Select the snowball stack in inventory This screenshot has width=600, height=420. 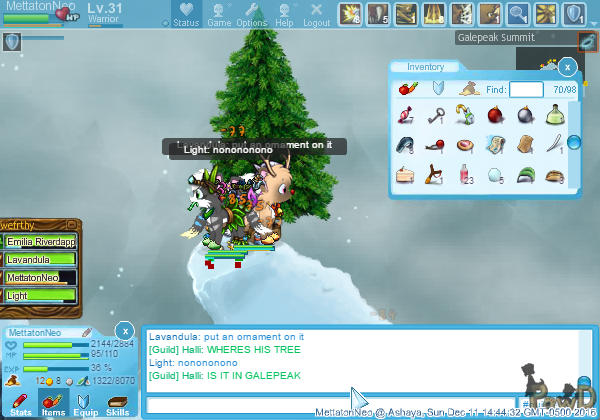[x=496, y=175]
